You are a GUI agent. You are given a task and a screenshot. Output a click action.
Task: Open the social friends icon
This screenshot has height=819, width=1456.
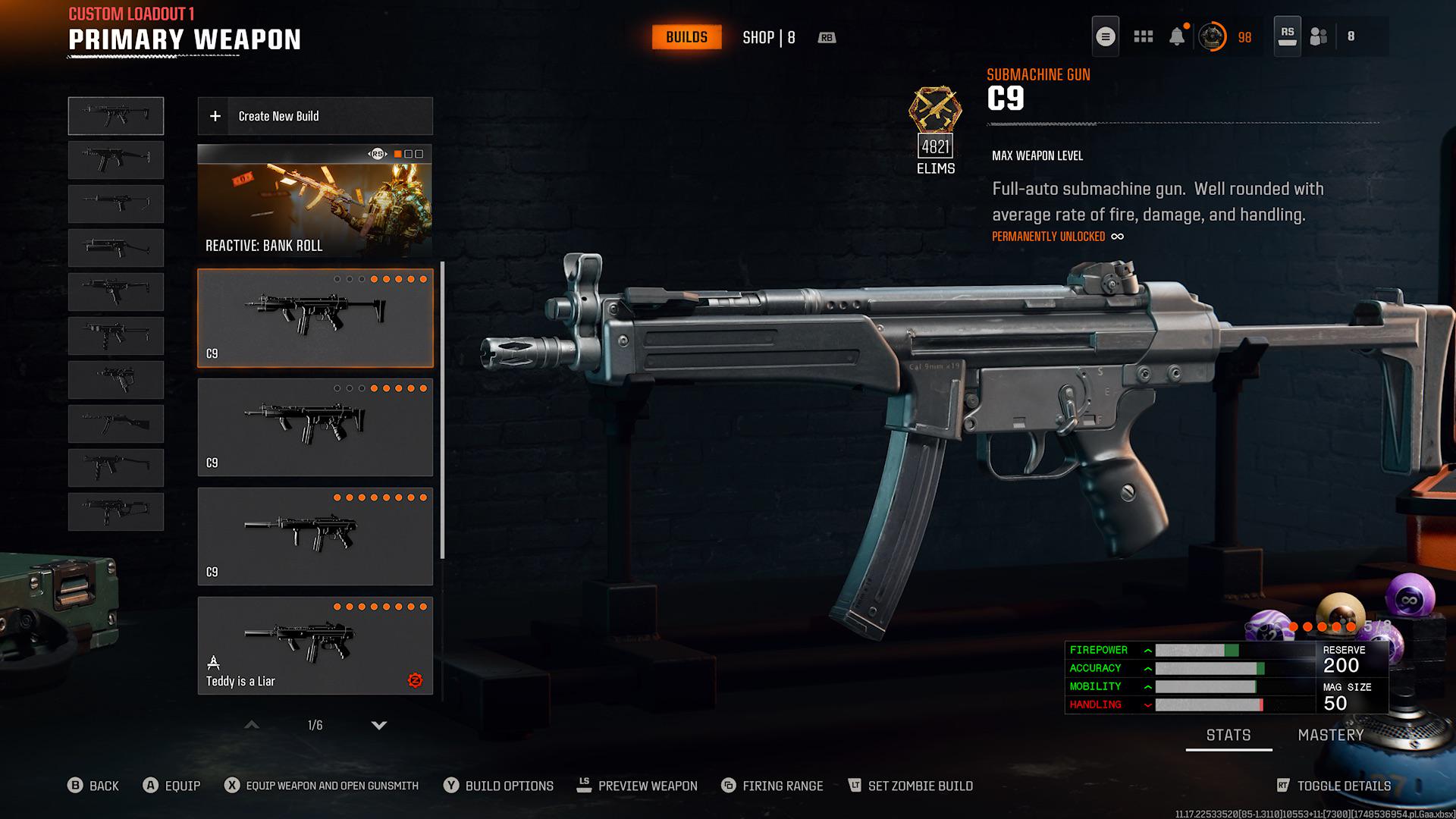pos(1319,36)
